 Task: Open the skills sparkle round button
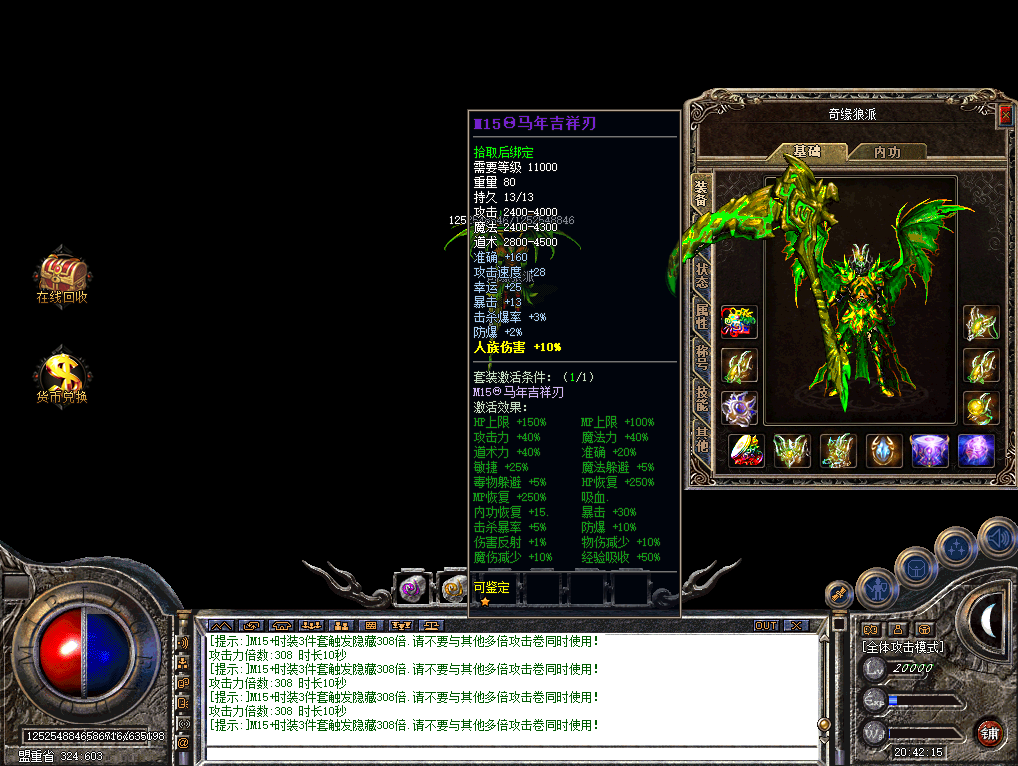[x=956, y=549]
